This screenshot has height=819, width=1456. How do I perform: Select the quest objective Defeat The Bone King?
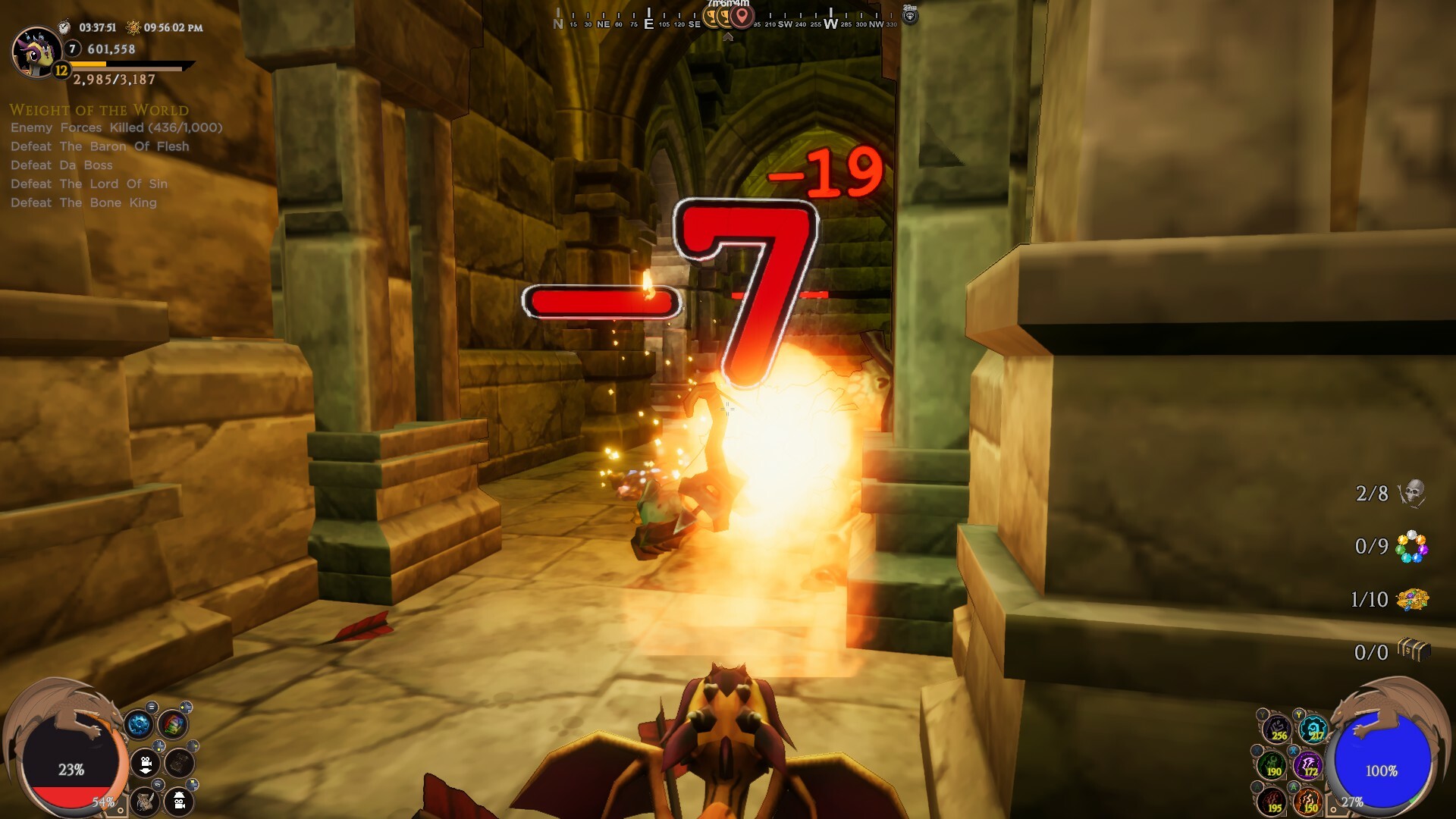82,202
